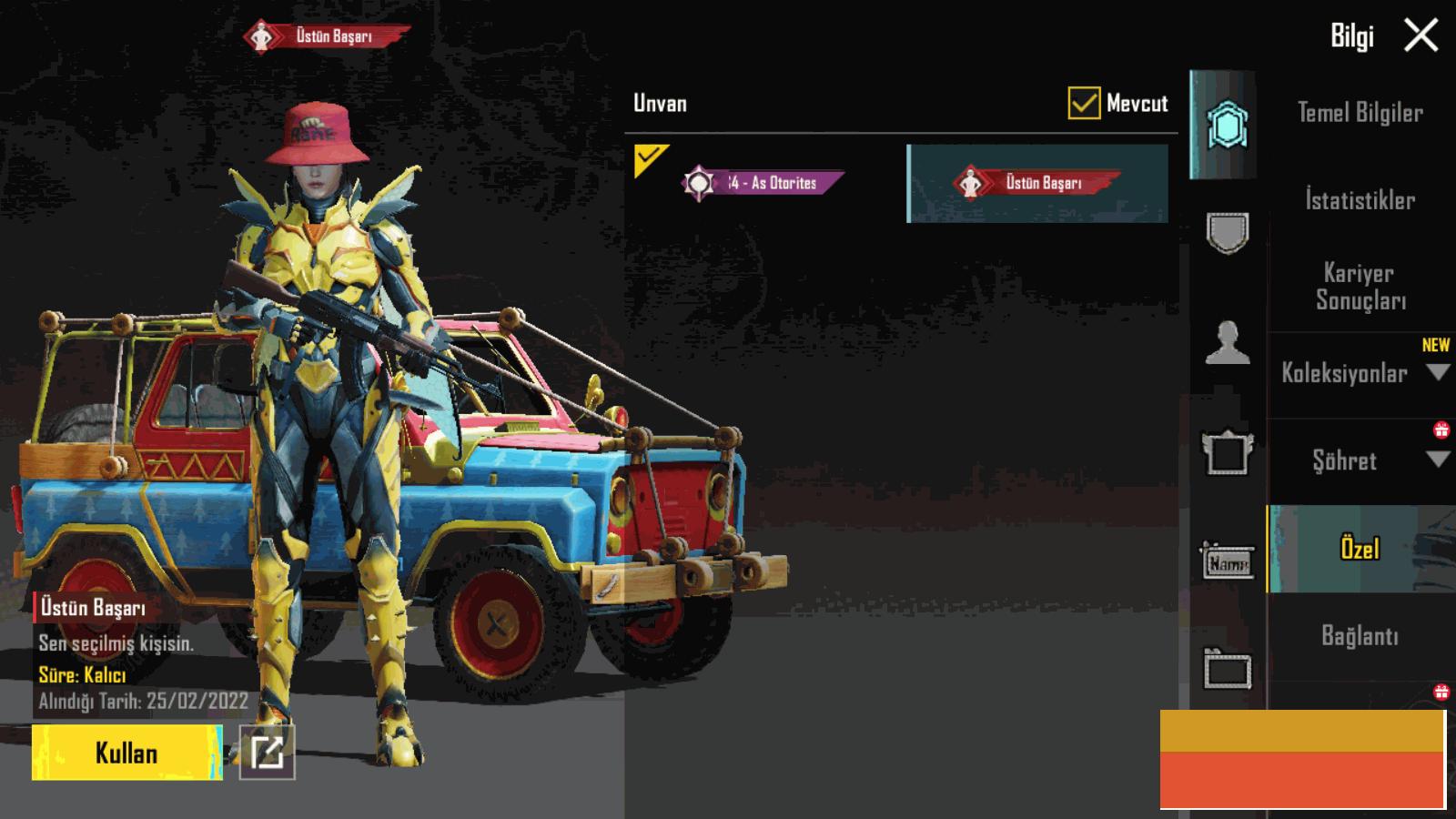Select the Özel tab

pos(1360,549)
